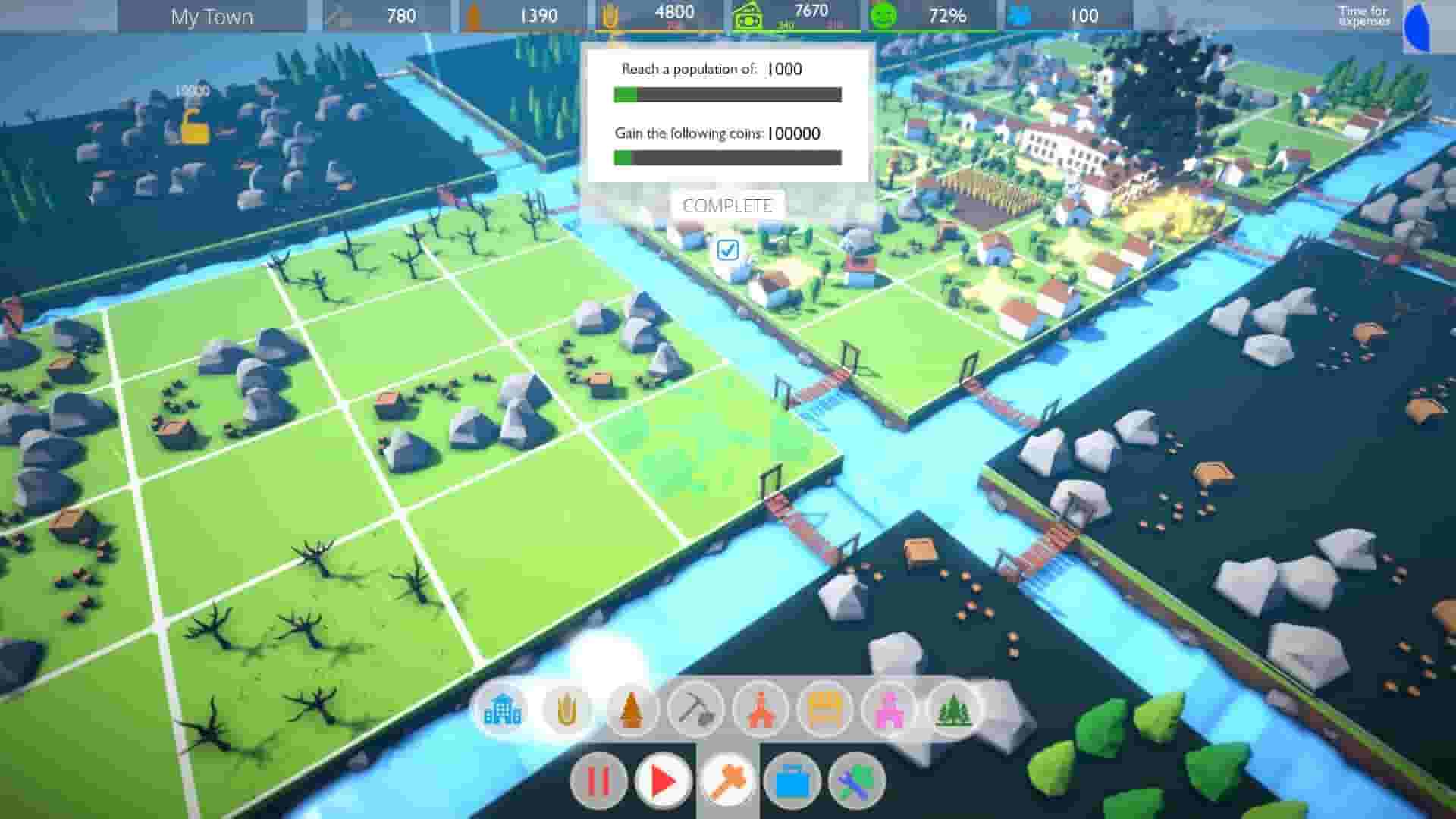Screen dimensions: 1456x819
Task: Select the carrot farm category icon
Action: coord(632,711)
